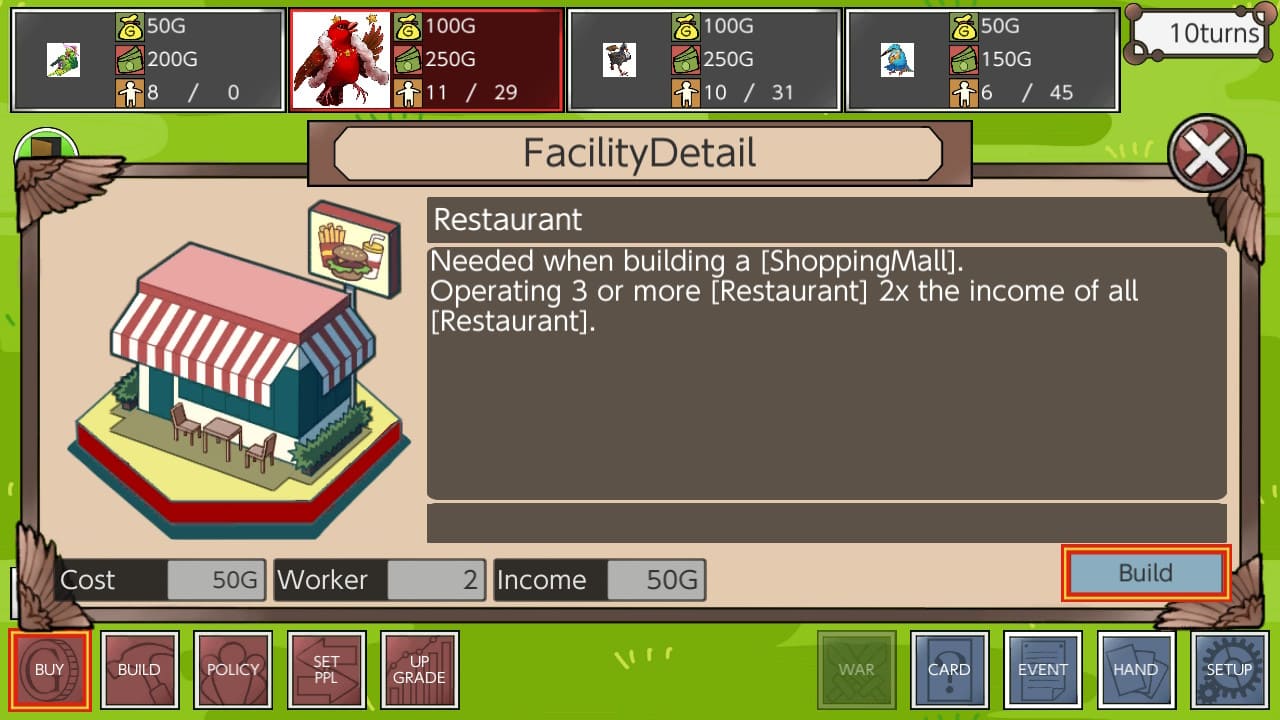Close the FacilityDetail window
The image size is (1280, 720).
[x=1206, y=153]
